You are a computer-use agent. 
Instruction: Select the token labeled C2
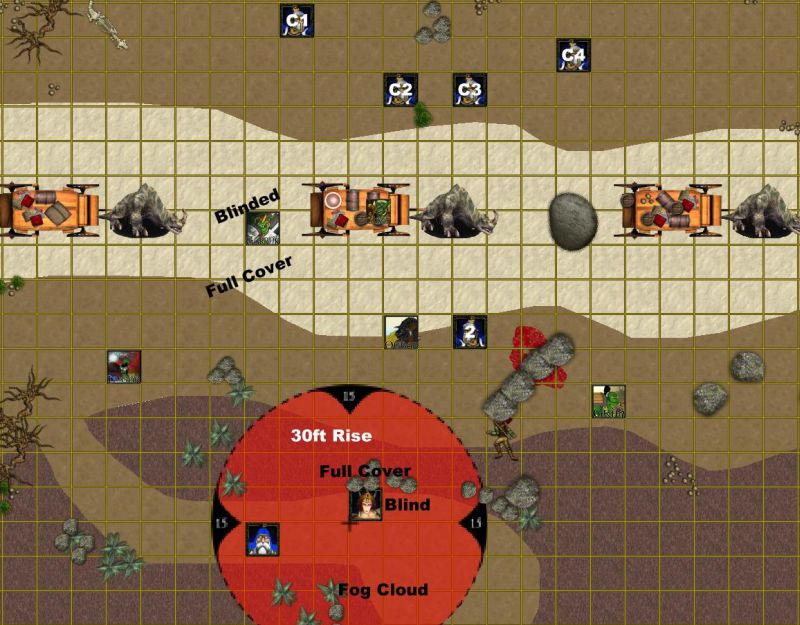pyautogui.click(x=400, y=90)
